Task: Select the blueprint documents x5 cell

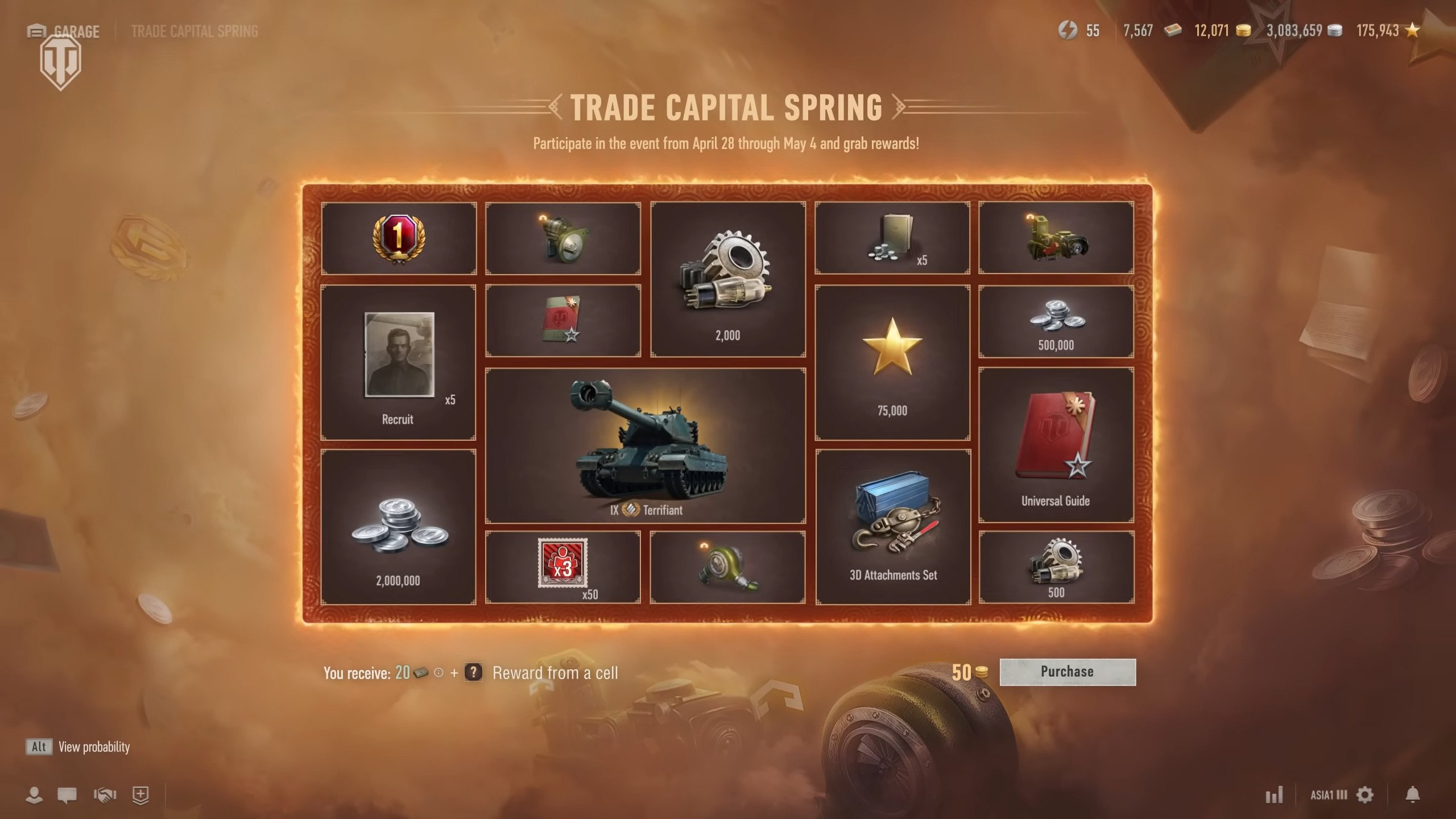Action: click(892, 238)
